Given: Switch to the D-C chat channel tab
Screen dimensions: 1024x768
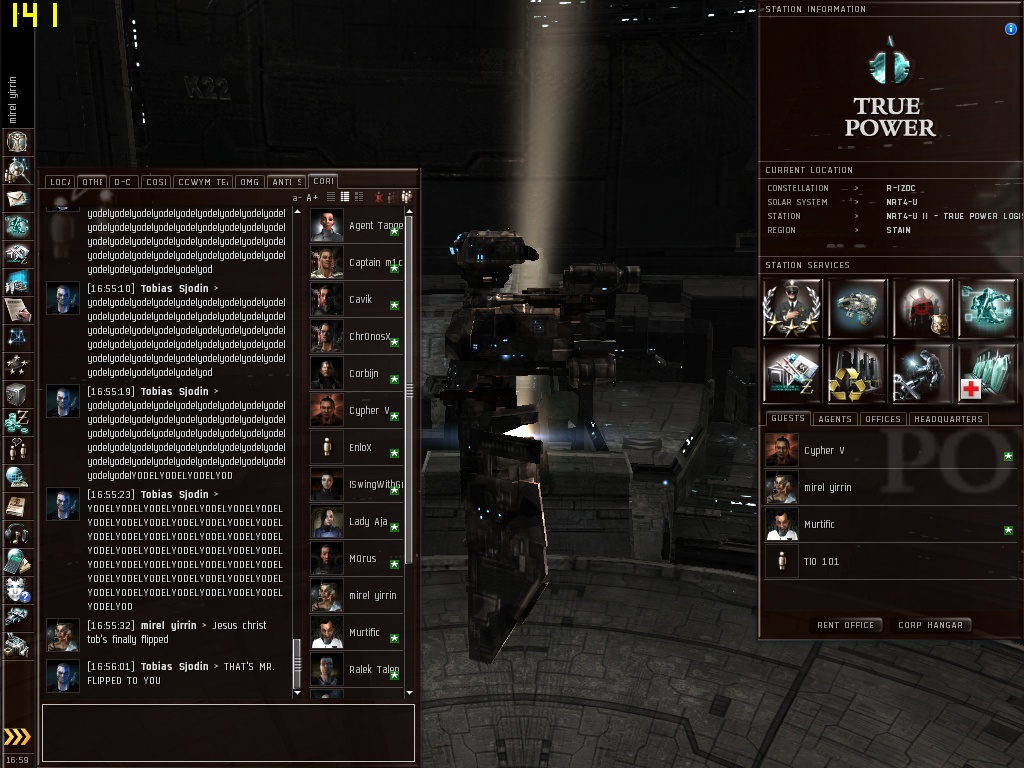Looking at the screenshot, I should (123, 182).
